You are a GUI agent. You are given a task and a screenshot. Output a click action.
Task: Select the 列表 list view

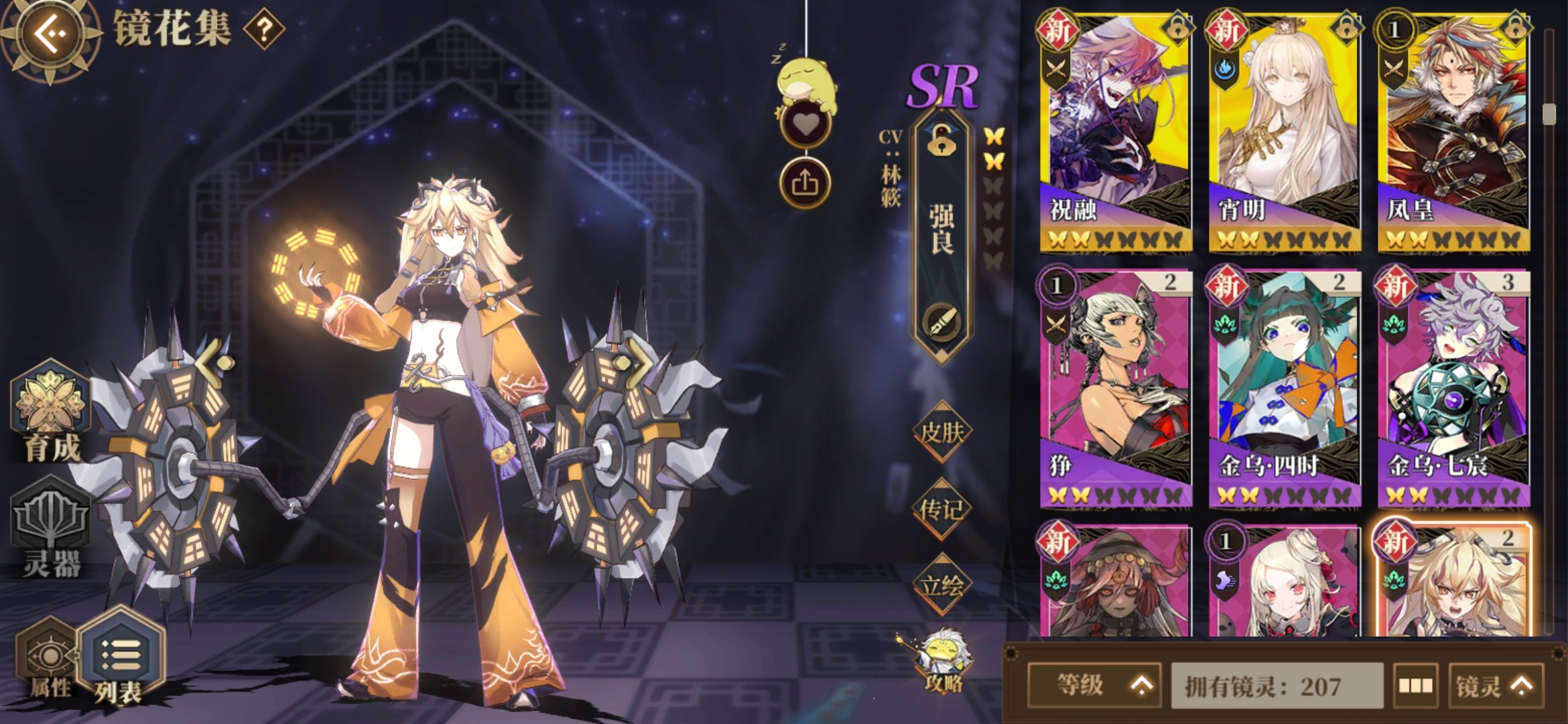[121, 660]
